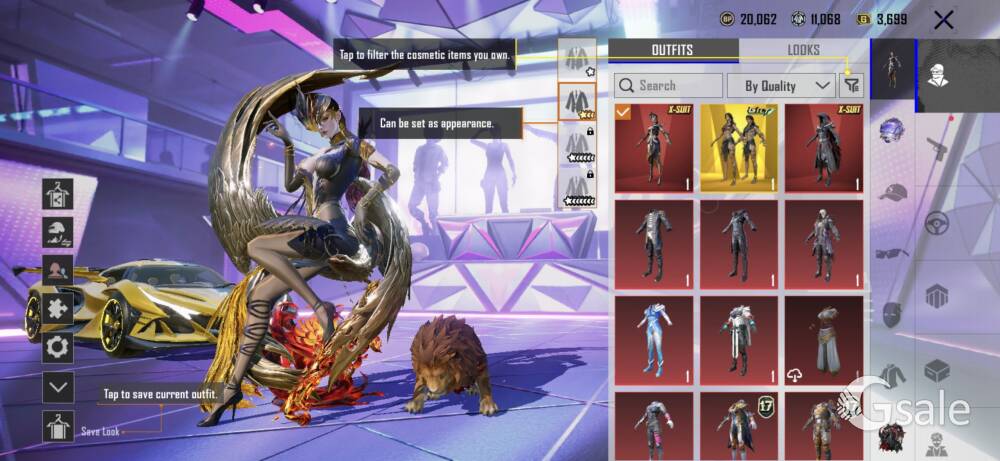Collapse the left toolbar with the down arrow
The height and width of the screenshot is (461, 1000).
pos(58,386)
